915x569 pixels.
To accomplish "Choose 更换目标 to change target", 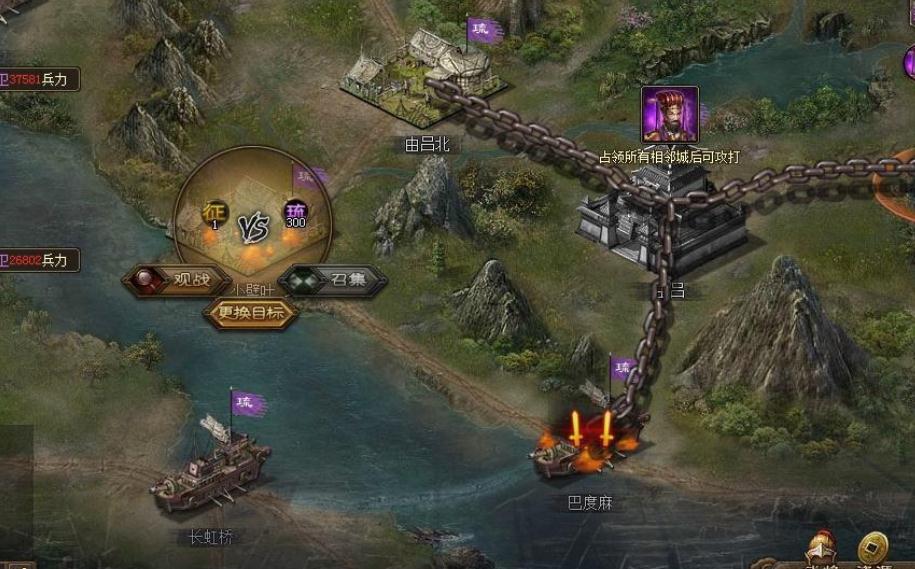I will [251, 313].
